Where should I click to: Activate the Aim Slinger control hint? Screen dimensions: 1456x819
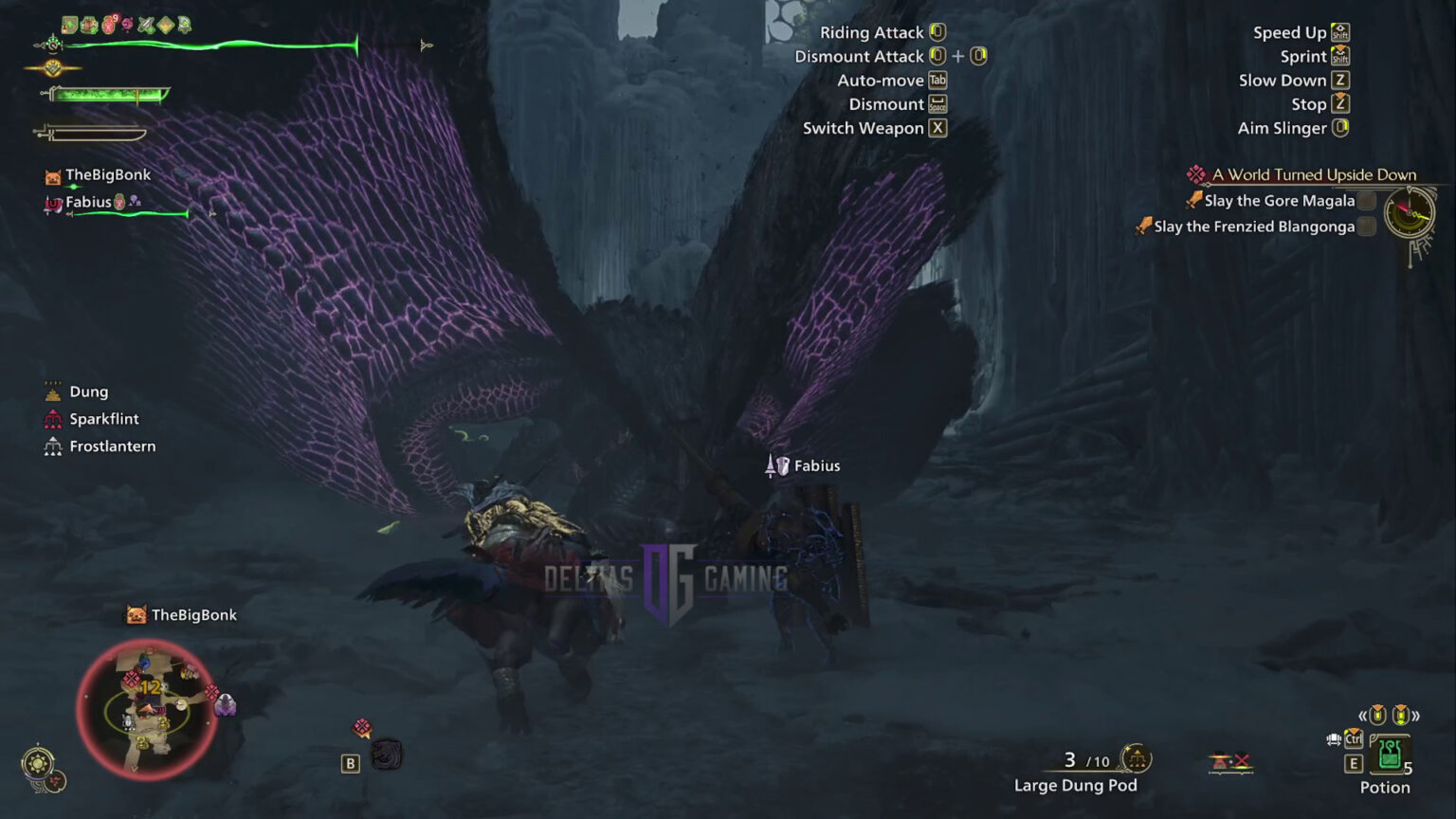click(1290, 128)
